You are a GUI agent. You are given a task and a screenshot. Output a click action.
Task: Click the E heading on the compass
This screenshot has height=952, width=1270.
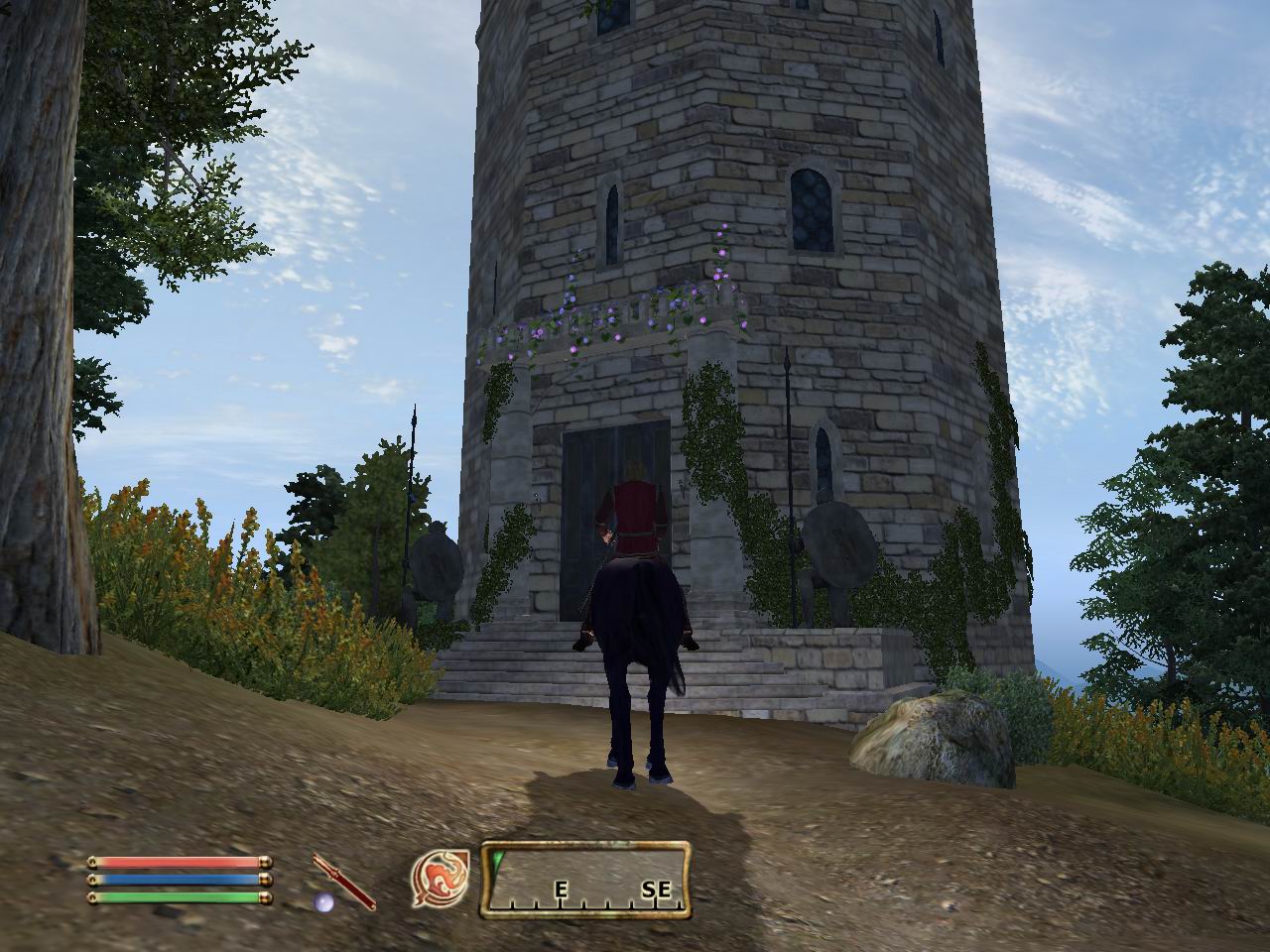point(560,889)
